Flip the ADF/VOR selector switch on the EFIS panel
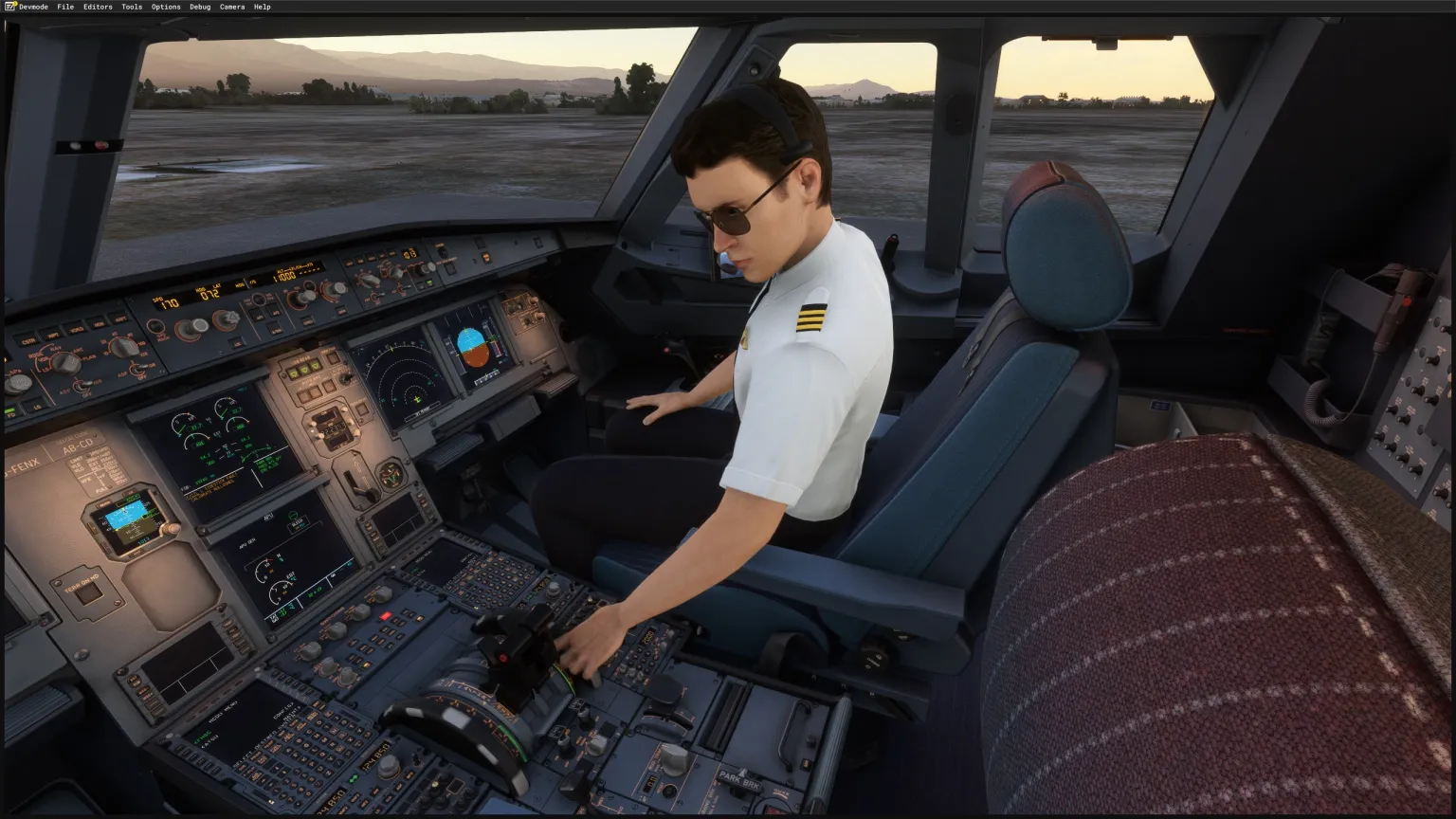Viewport: 1456px width, 819px height. [x=83, y=385]
